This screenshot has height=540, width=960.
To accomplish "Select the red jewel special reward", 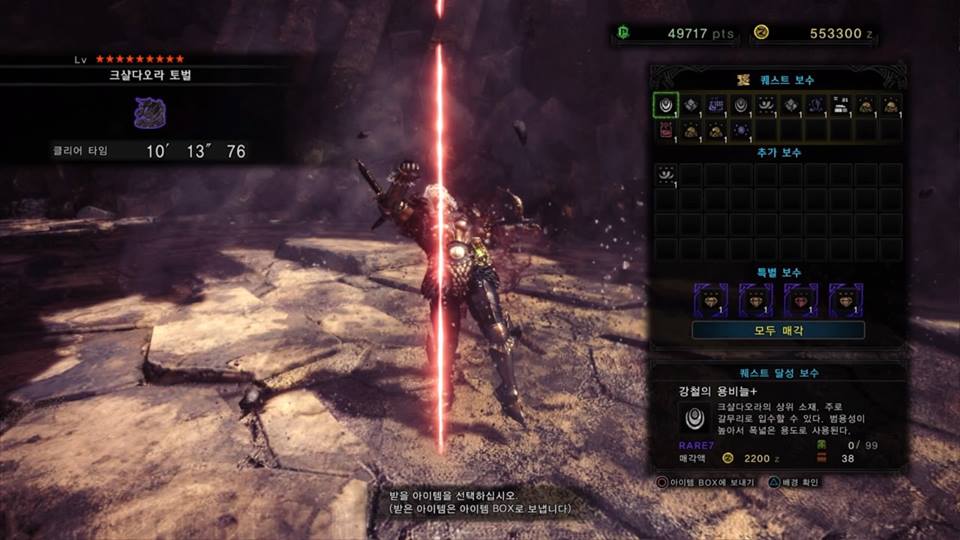I will [801, 298].
